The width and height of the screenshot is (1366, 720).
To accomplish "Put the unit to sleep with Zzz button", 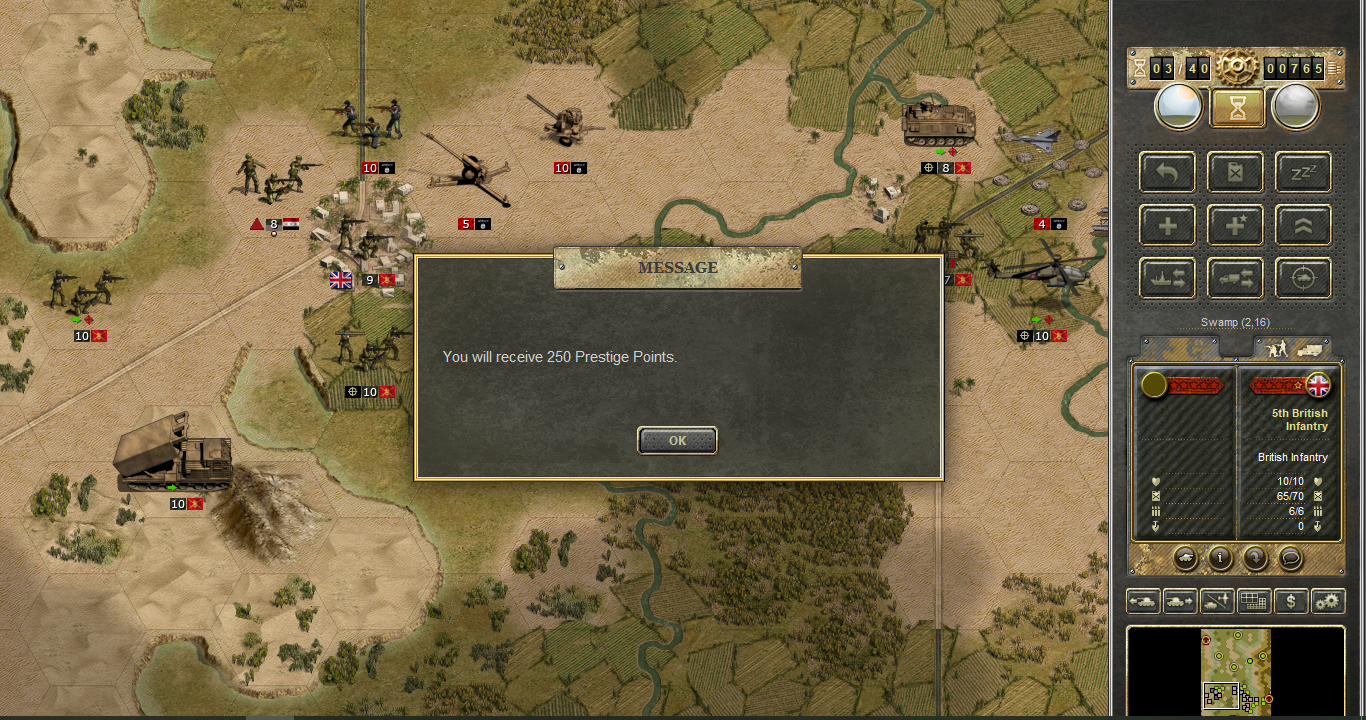I will (x=1303, y=172).
